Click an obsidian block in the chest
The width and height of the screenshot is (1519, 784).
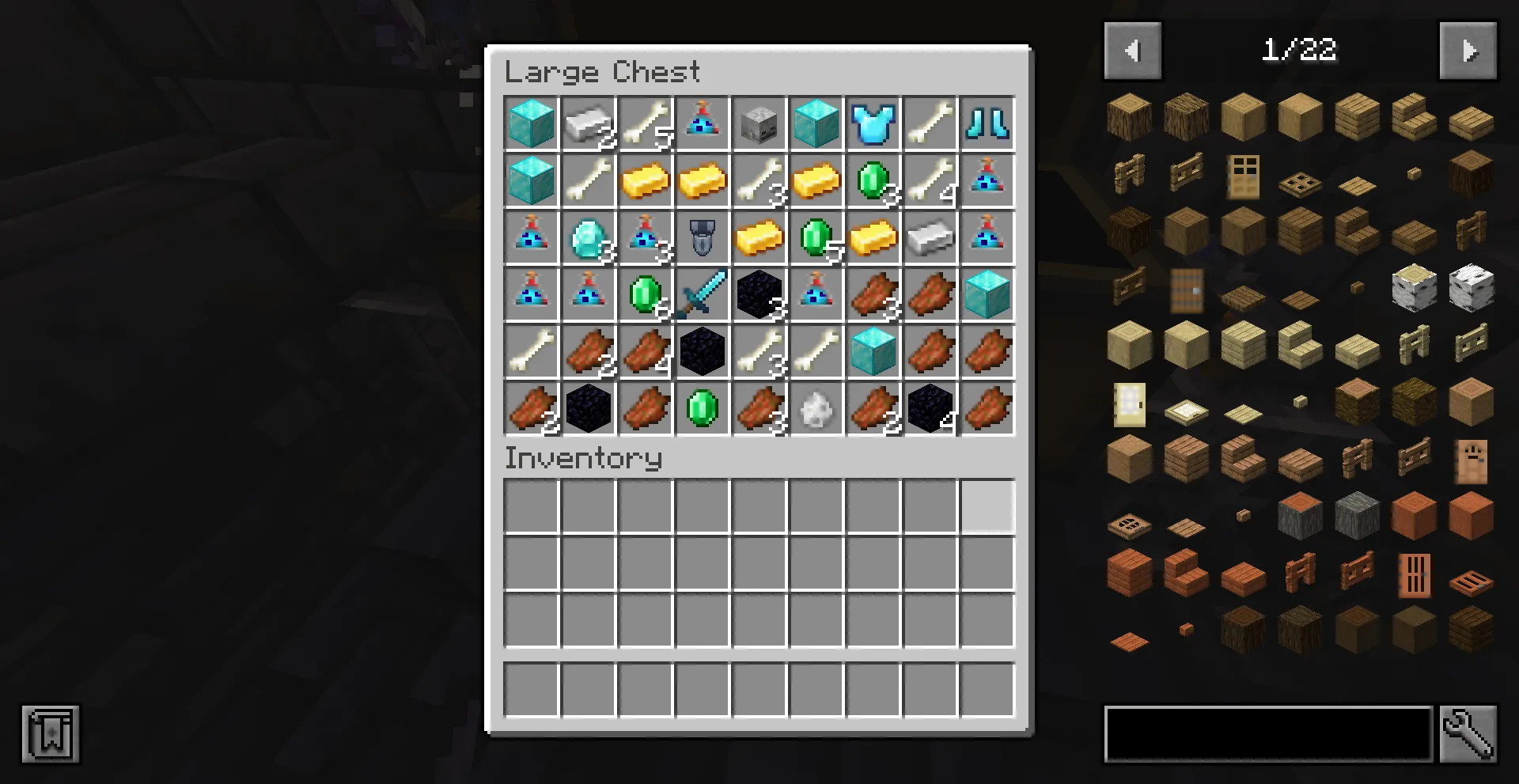click(759, 294)
